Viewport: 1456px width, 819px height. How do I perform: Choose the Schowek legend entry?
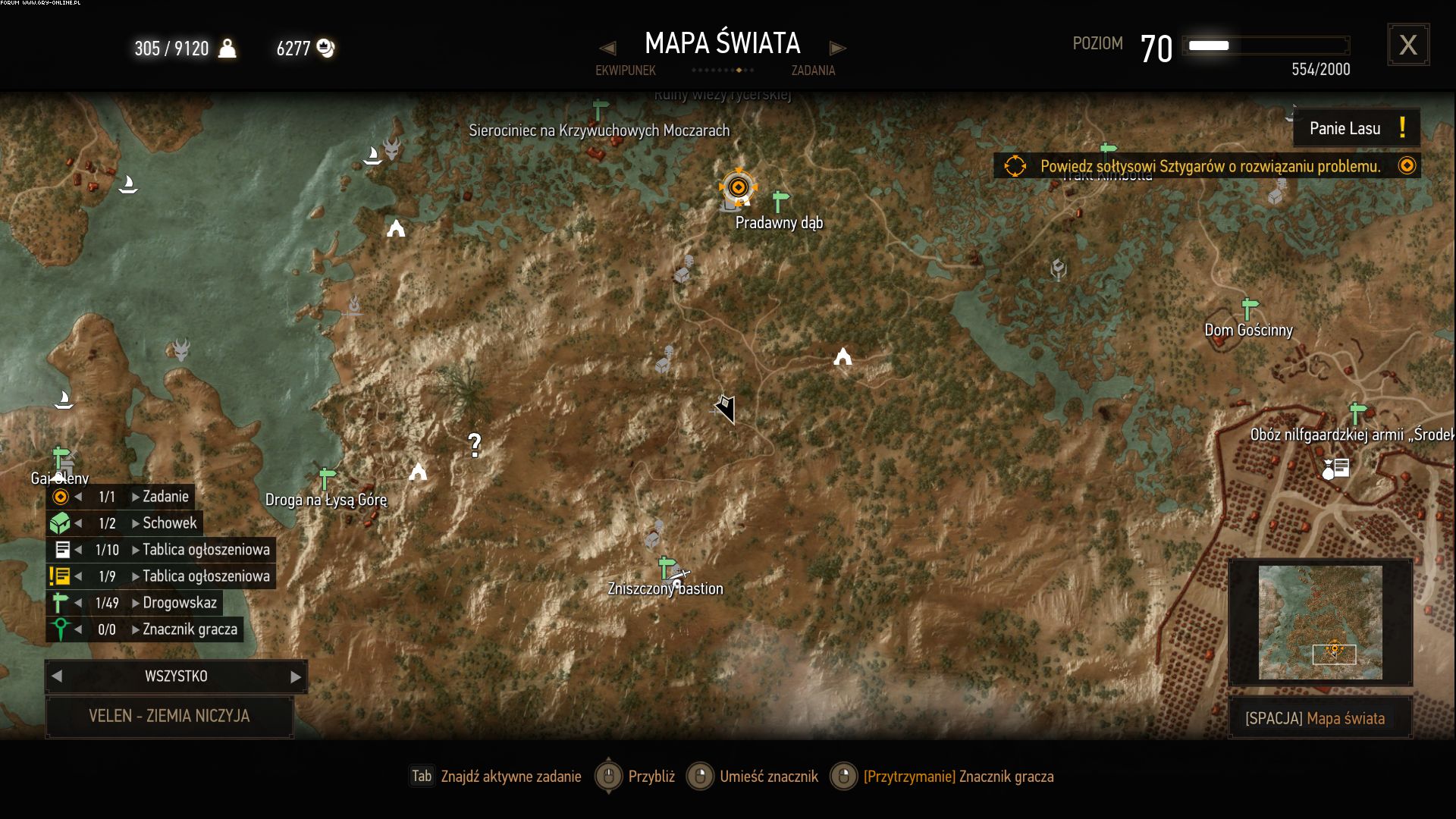coord(169,523)
